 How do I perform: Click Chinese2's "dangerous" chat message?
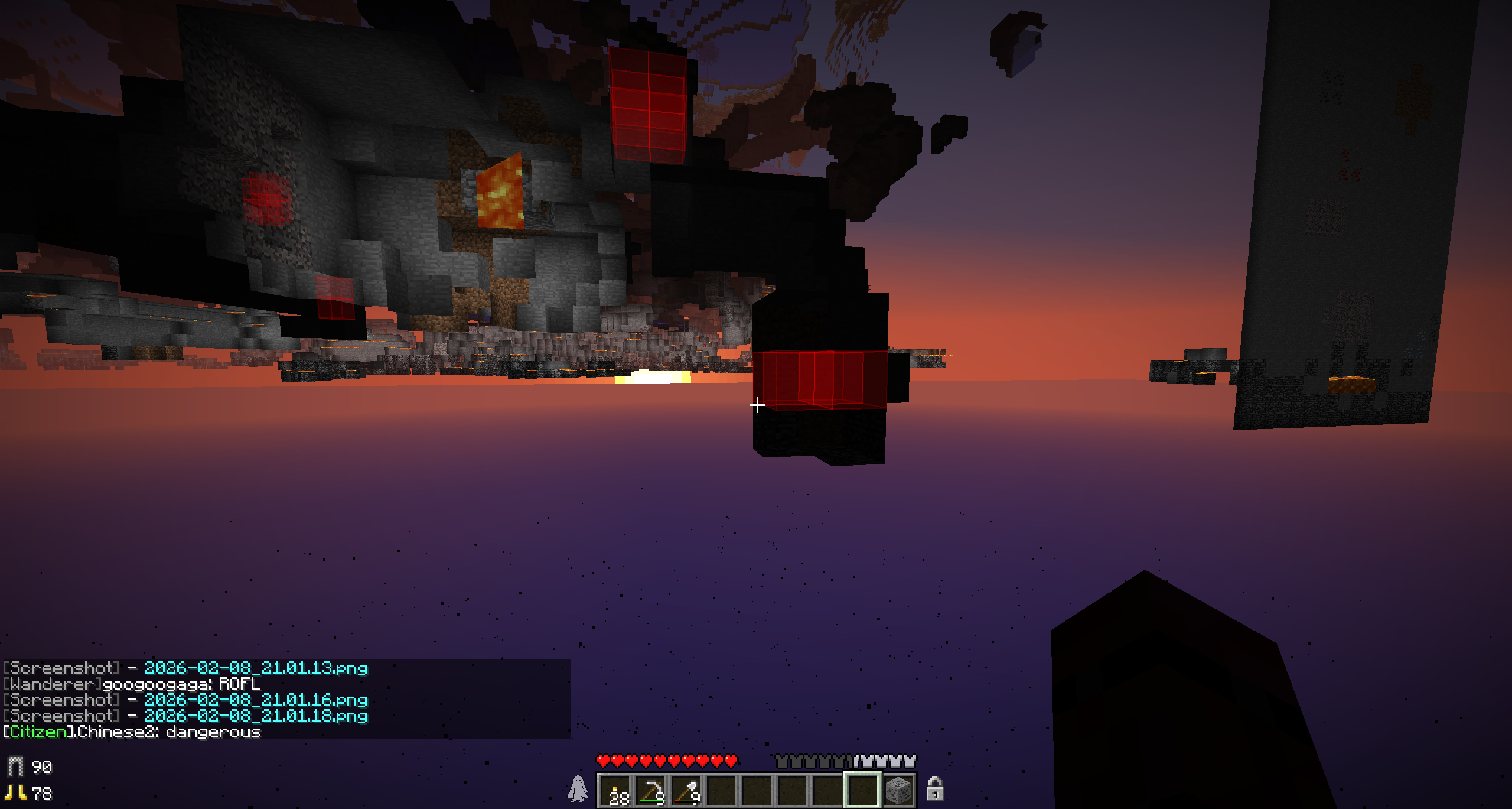[213, 732]
